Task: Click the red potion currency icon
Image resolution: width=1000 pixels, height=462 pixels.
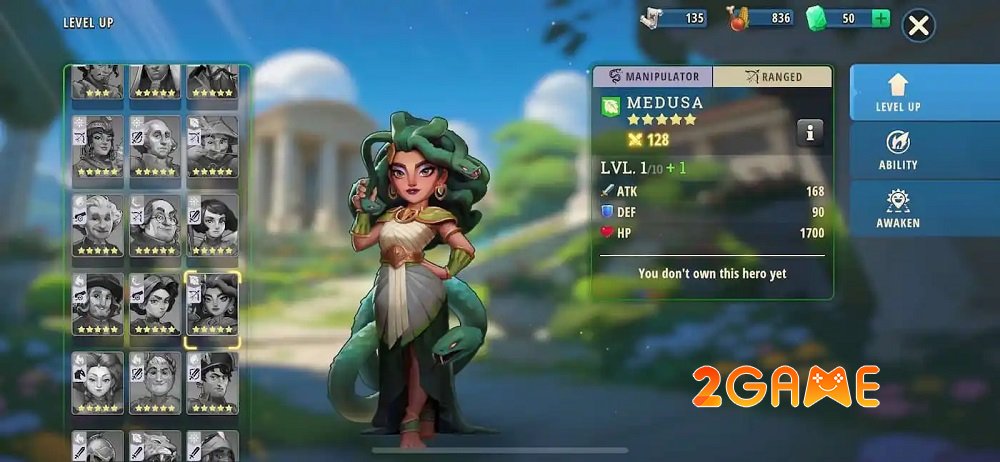Action: pyautogui.click(x=738, y=18)
